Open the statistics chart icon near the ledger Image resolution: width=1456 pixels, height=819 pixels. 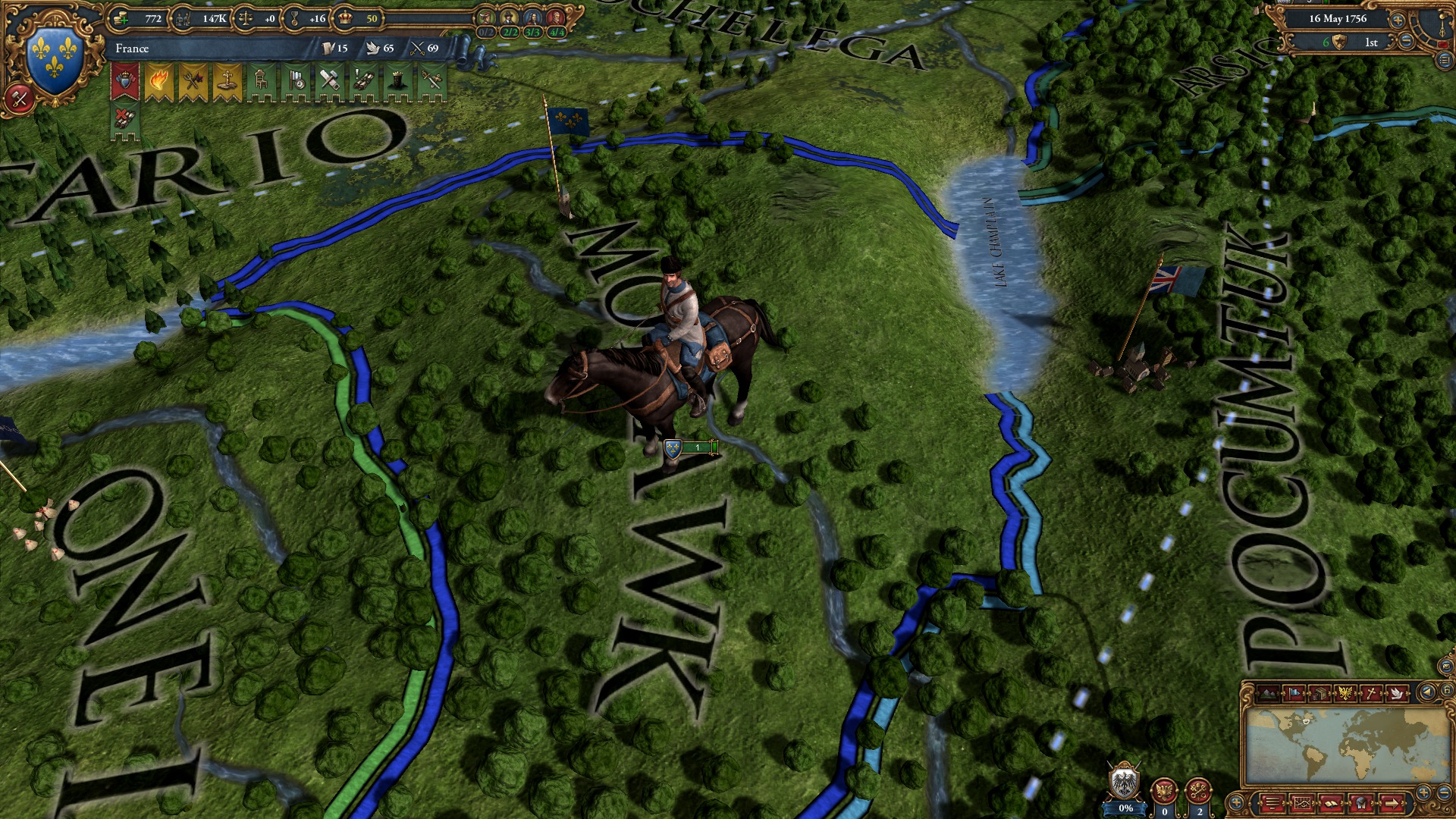point(1302,805)
